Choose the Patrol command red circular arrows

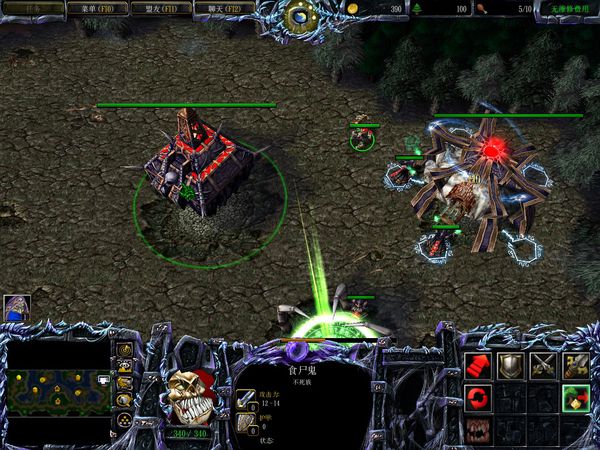pyautogui.click(x=479, y=398)
